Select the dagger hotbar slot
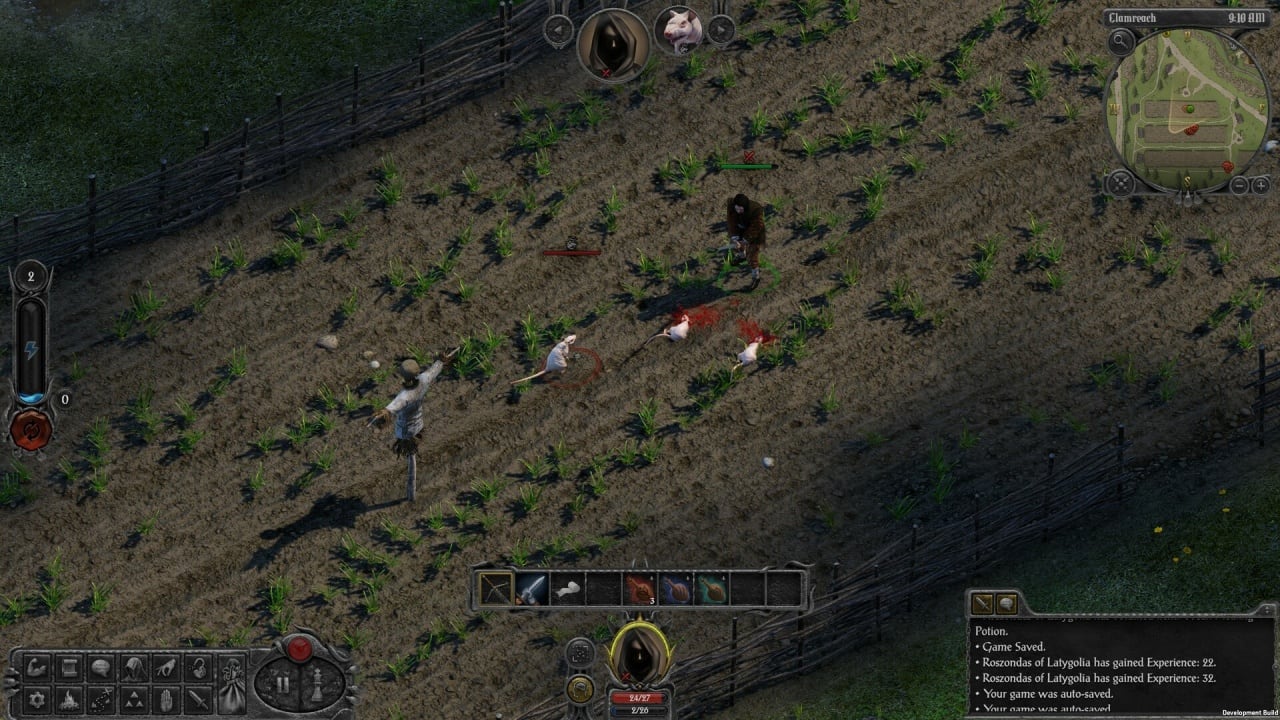Screen dimensions: 1280x720 [x=531, y=589]
